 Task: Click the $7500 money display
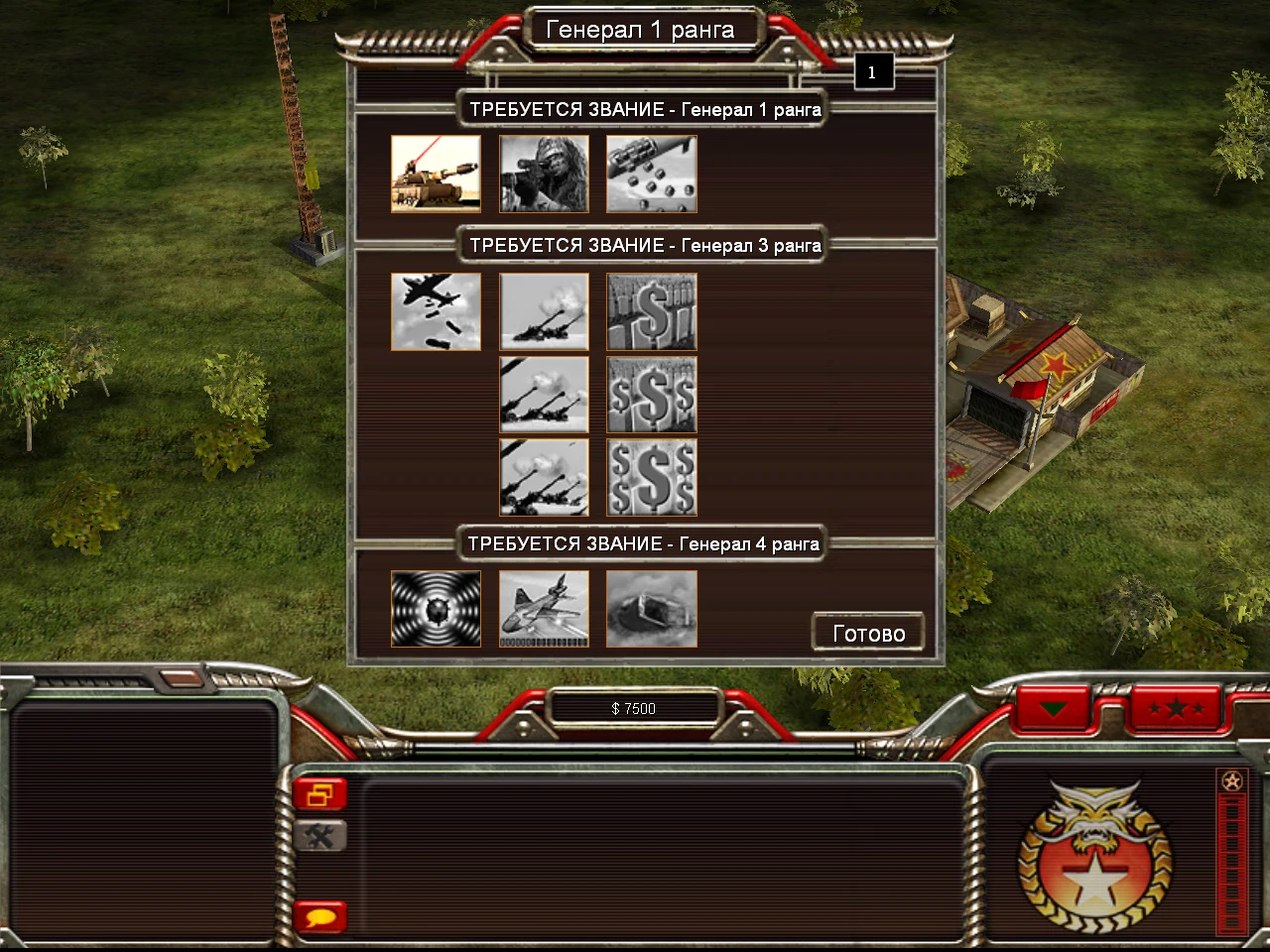pos(632,708)
